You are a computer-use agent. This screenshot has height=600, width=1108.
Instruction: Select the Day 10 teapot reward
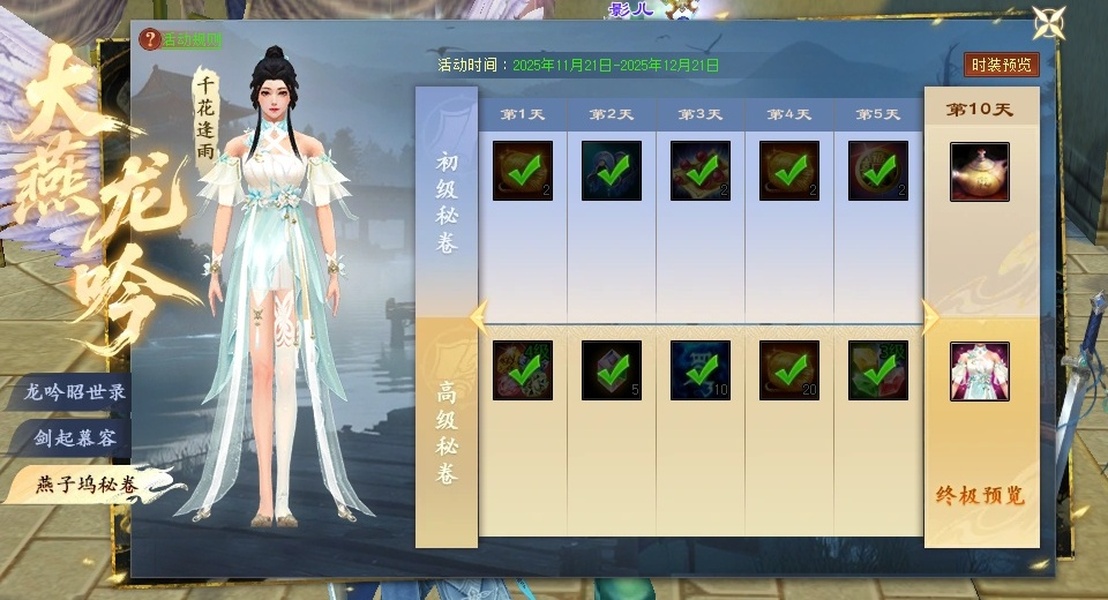(x=979, y=171)
